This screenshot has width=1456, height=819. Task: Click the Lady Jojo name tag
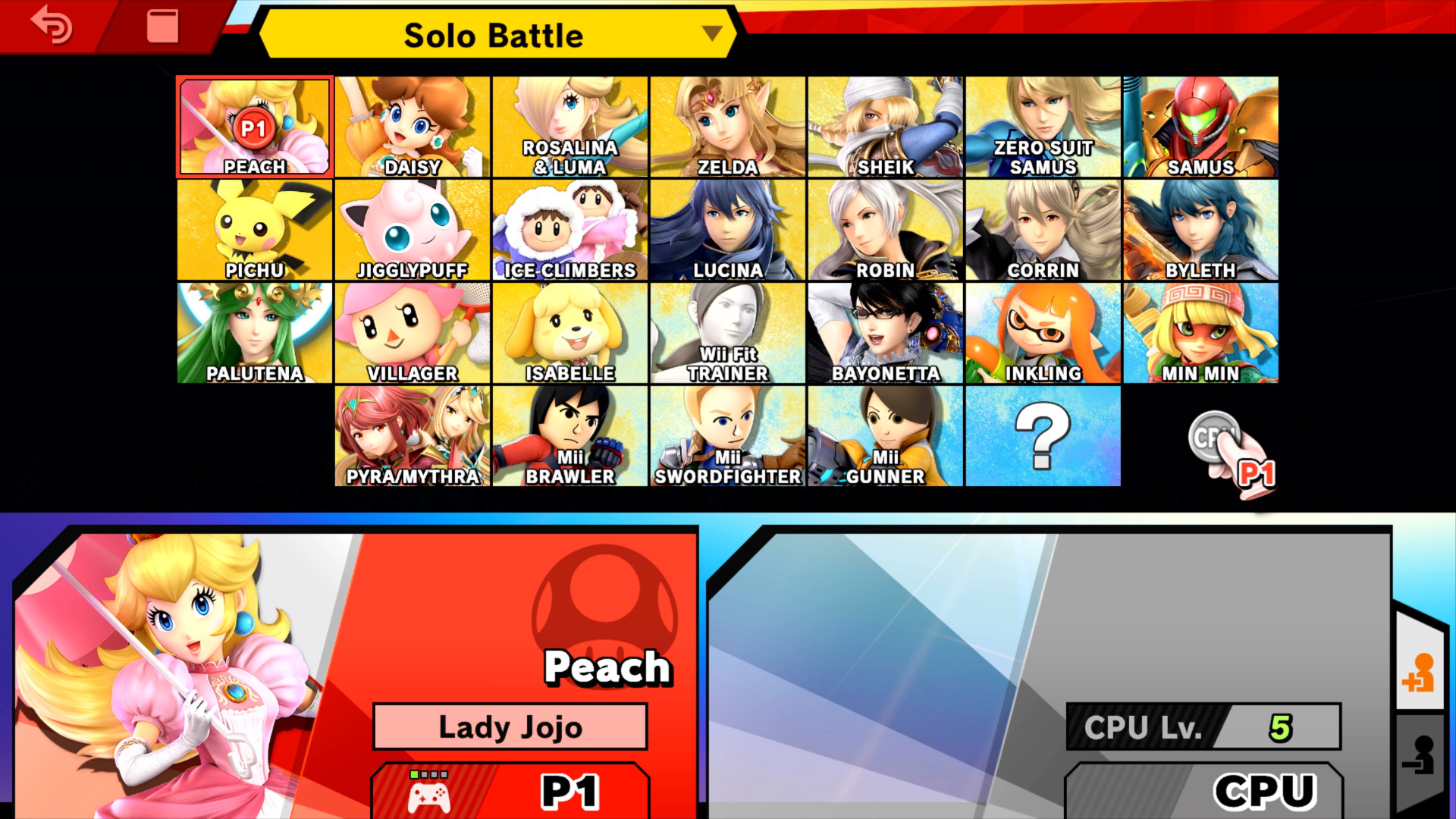510,726
